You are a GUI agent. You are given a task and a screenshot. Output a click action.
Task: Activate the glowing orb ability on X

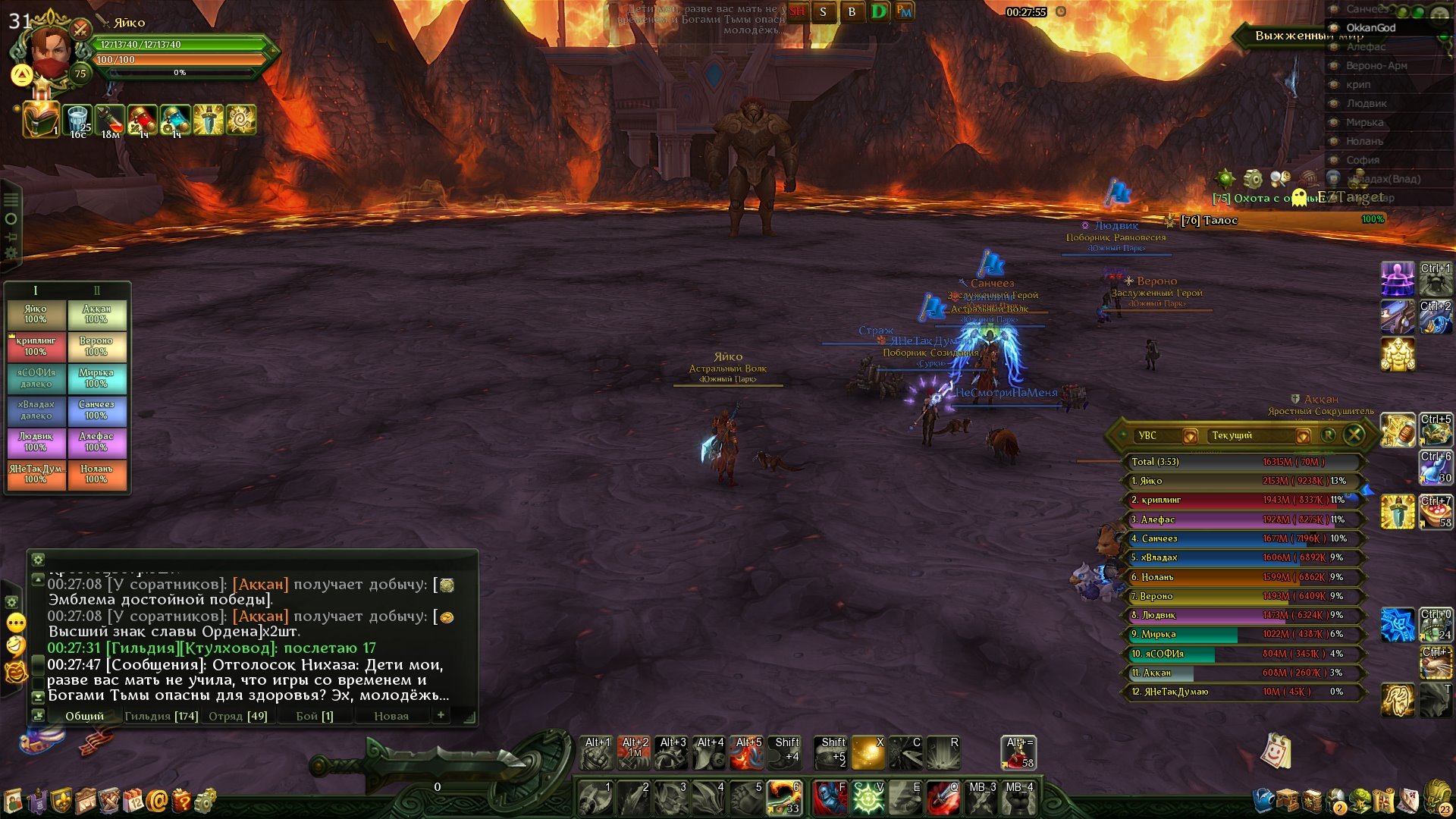[868, 752]
